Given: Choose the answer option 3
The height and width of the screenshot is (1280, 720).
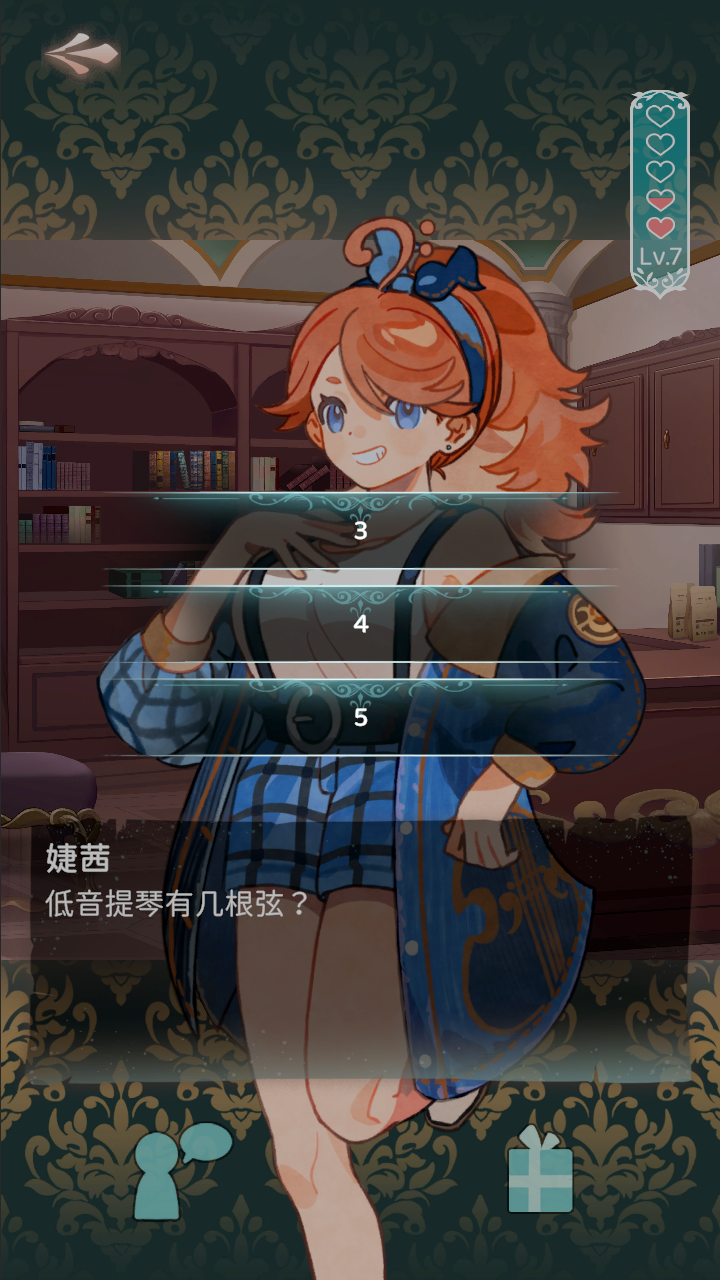Looking at the screenshot, I should pyautogui.click(x=360, y=531).
